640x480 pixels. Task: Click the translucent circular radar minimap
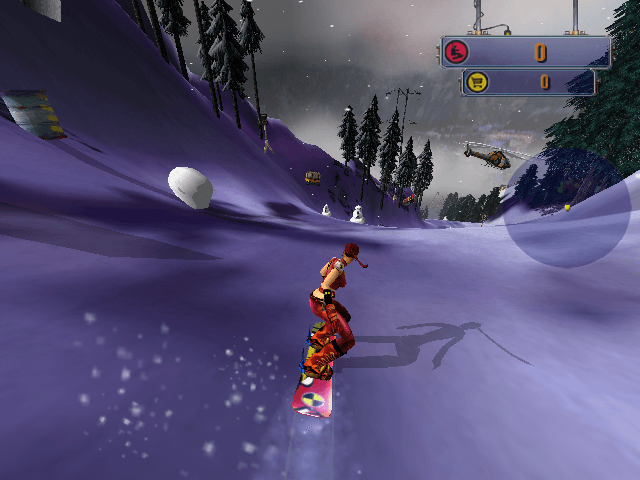click(567, 209)
